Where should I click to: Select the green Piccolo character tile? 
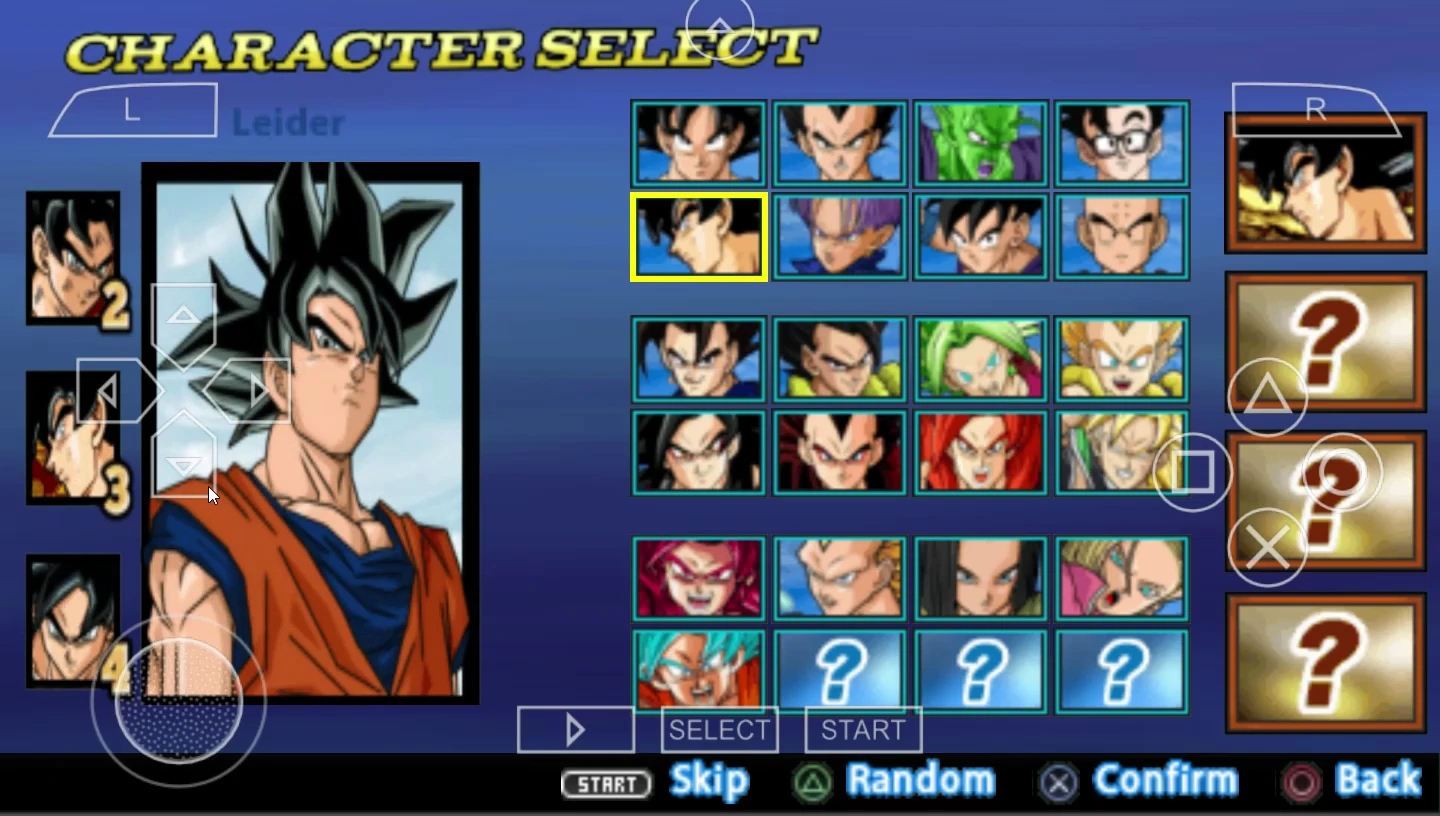point(980,144)
